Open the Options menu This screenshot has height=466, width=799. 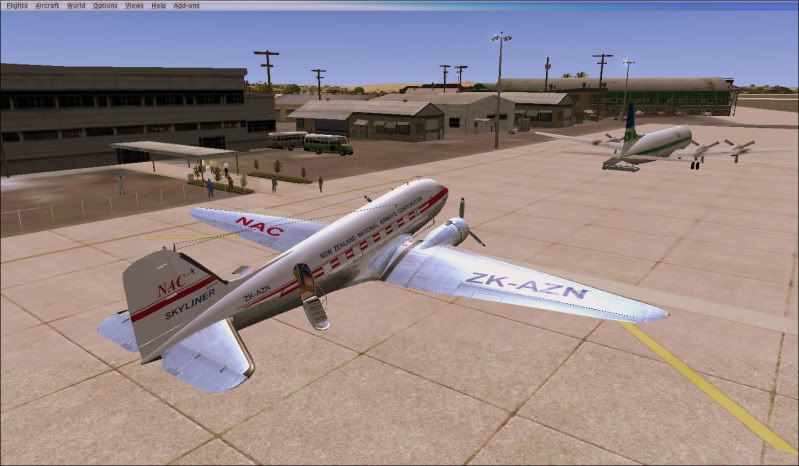click(105, 5)
